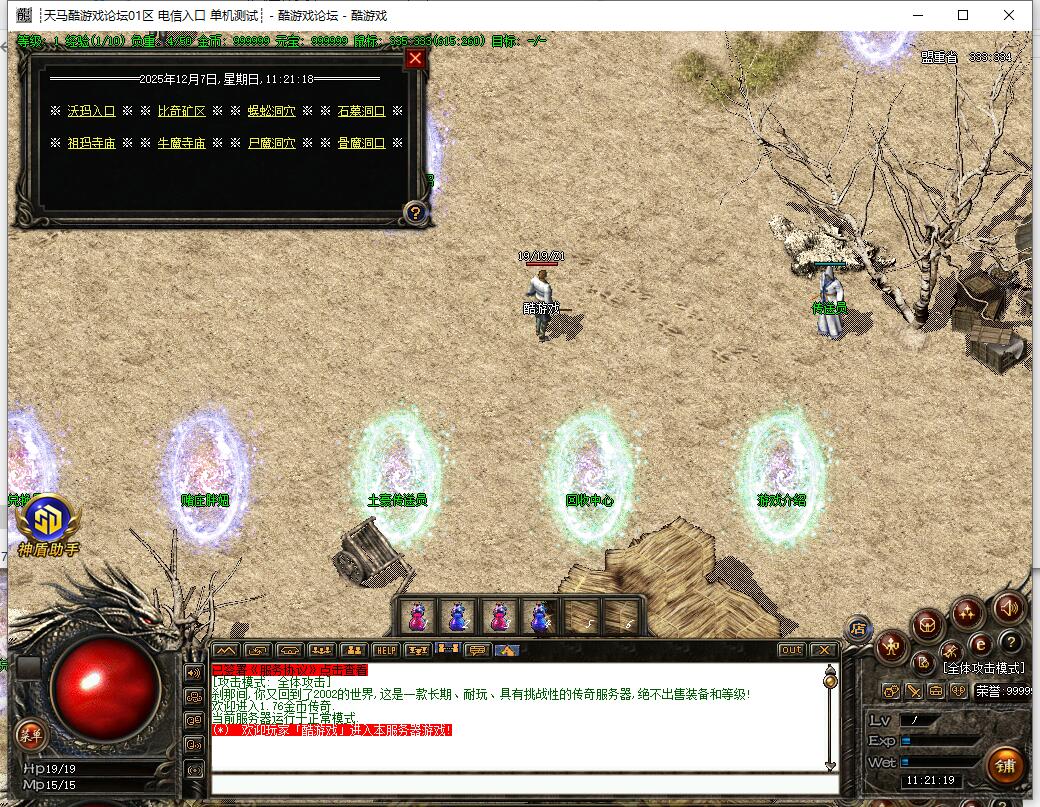Select the 尸魔洞穴 teleport link
This screenshot has height=807, width=1040.
coord(271,143)
